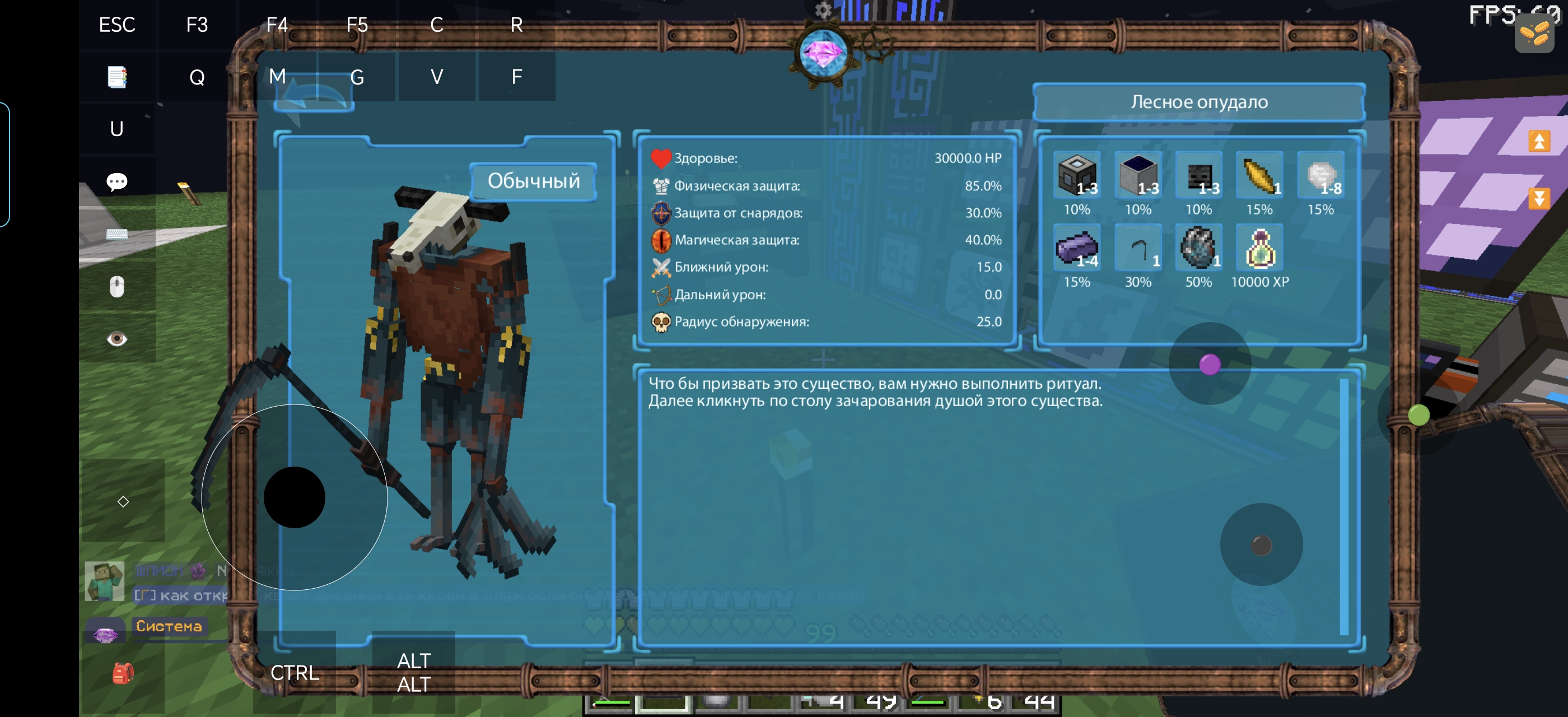Image resolution: width=1568 pixels, height=717 pixels.
Task: Open the red backpack inventory icon
Action: pyautogui.click(x=122, y=673)
